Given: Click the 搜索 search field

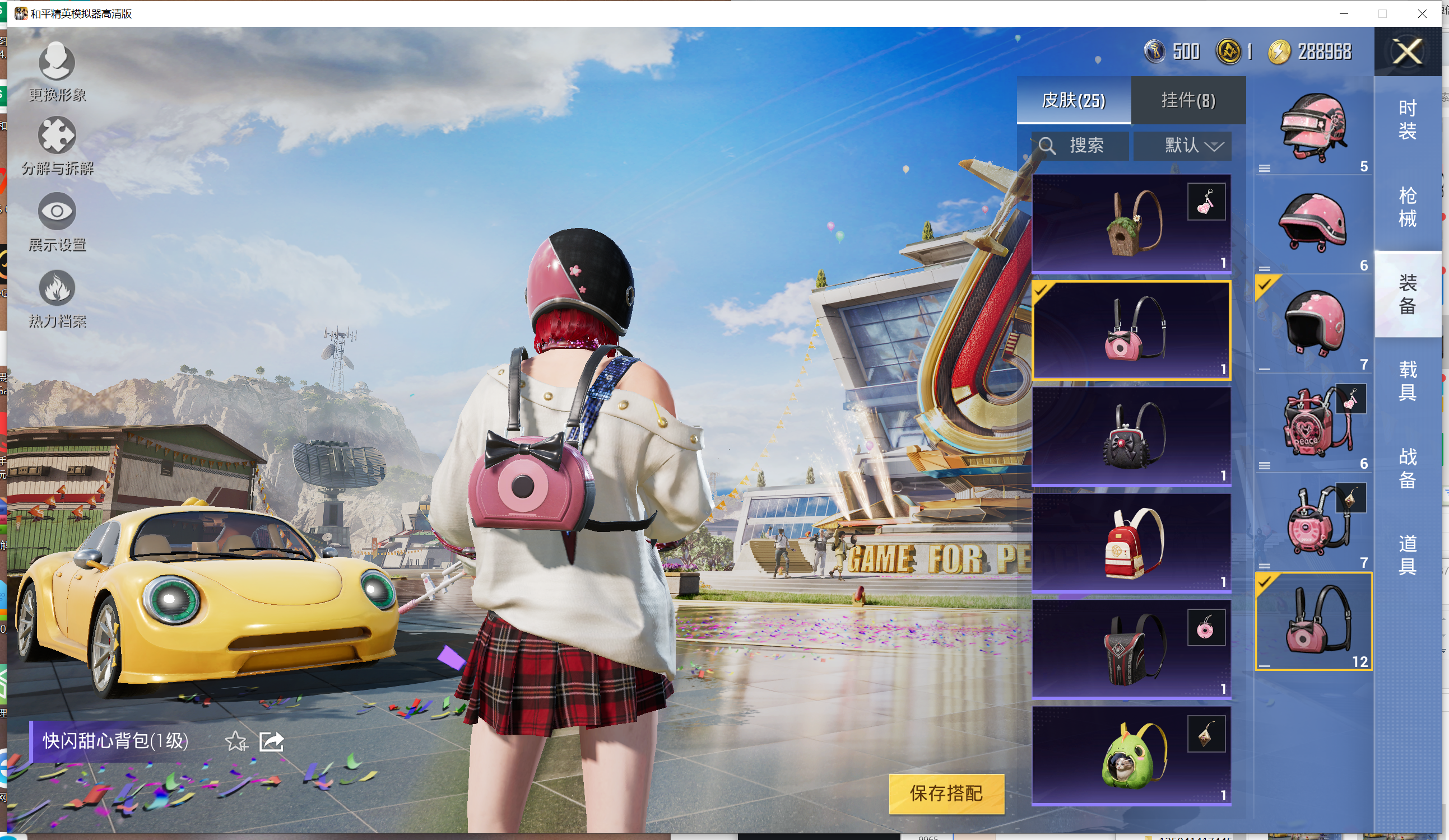Looking at the screenshot, I should (x=1080, y=146).
